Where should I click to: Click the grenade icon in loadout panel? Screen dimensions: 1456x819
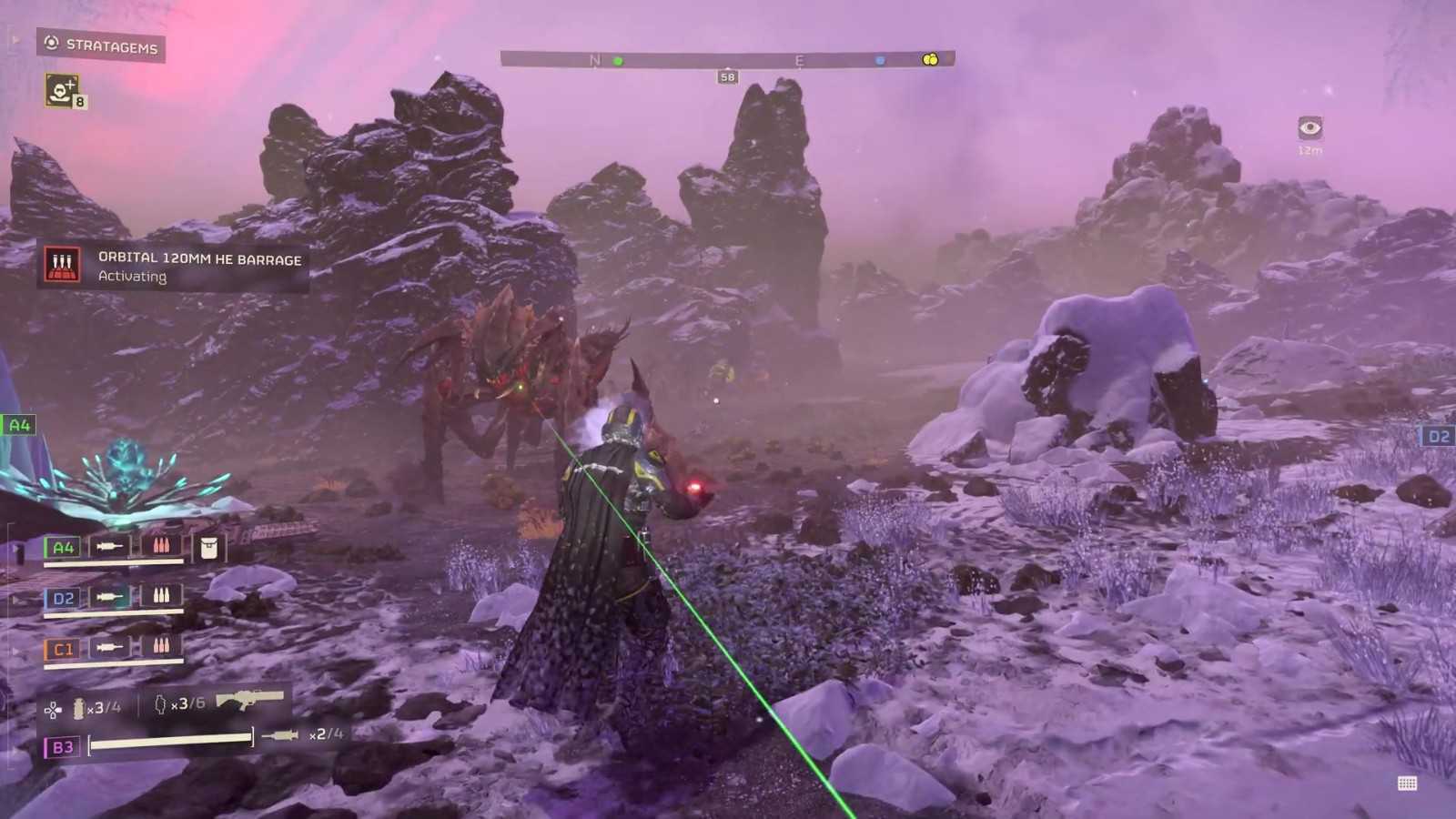[x=78, y=708]
